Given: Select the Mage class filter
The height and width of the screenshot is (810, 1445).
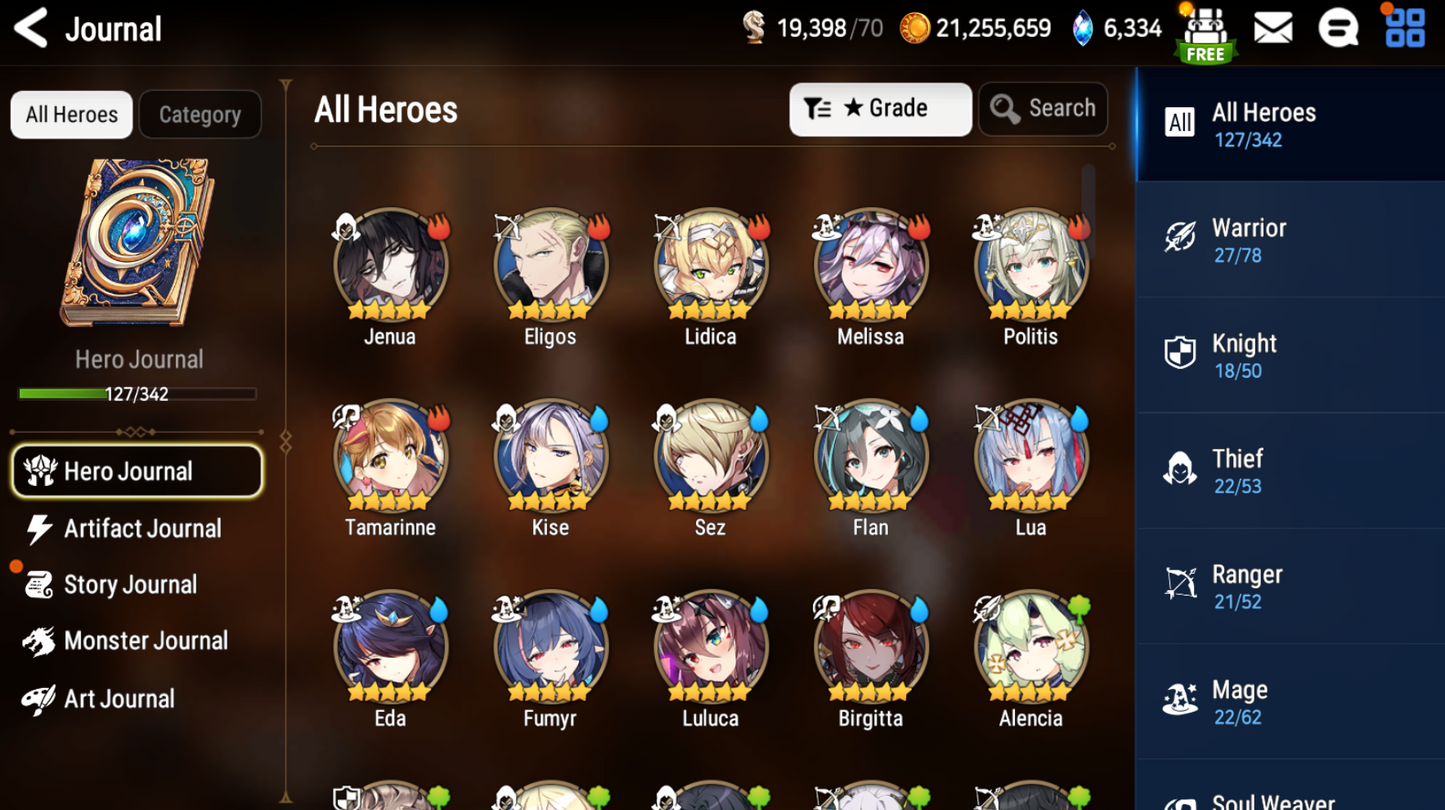Looking at the screenshot, I should 1290,702.
